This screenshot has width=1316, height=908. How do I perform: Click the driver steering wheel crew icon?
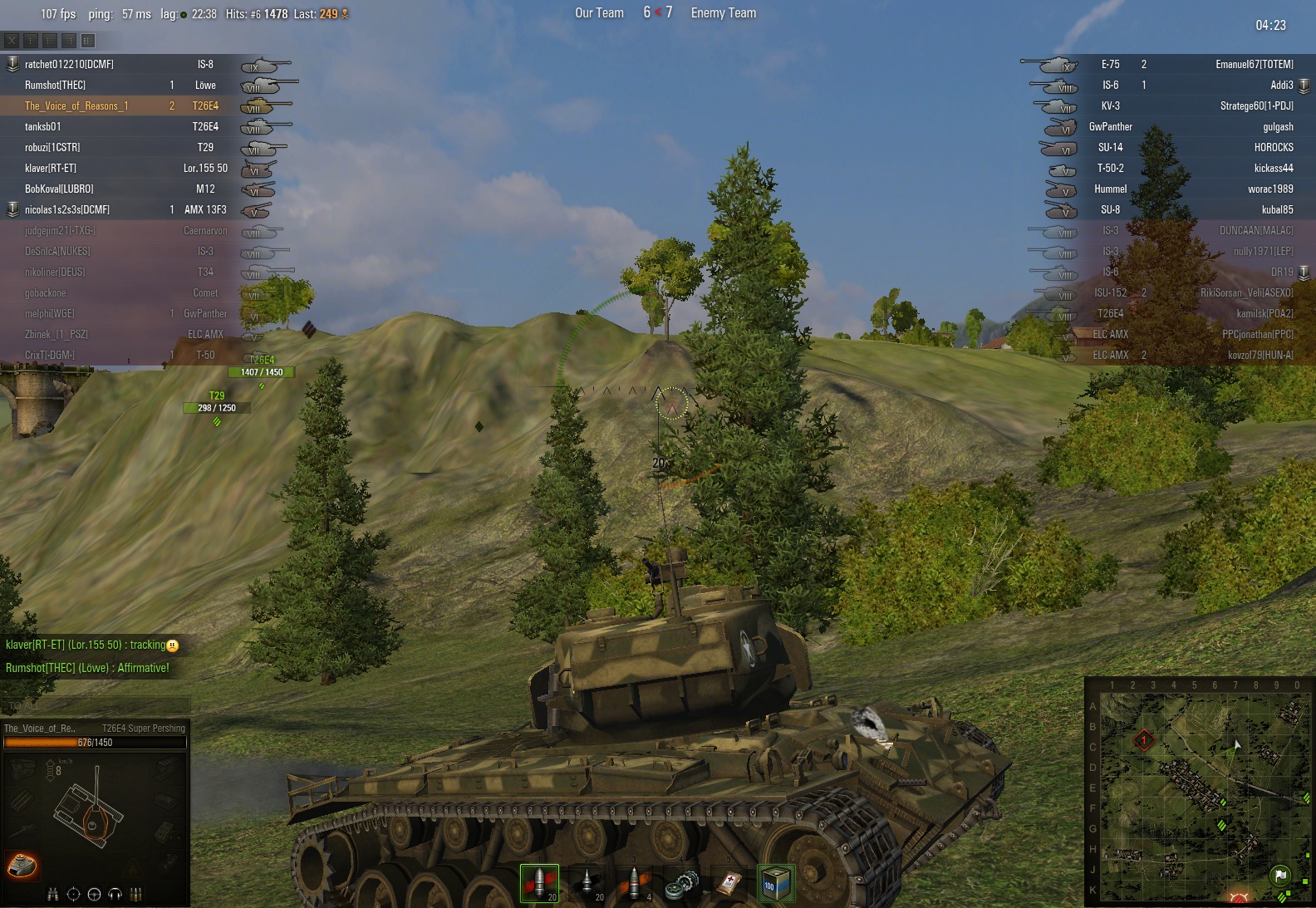coord(94,894)
